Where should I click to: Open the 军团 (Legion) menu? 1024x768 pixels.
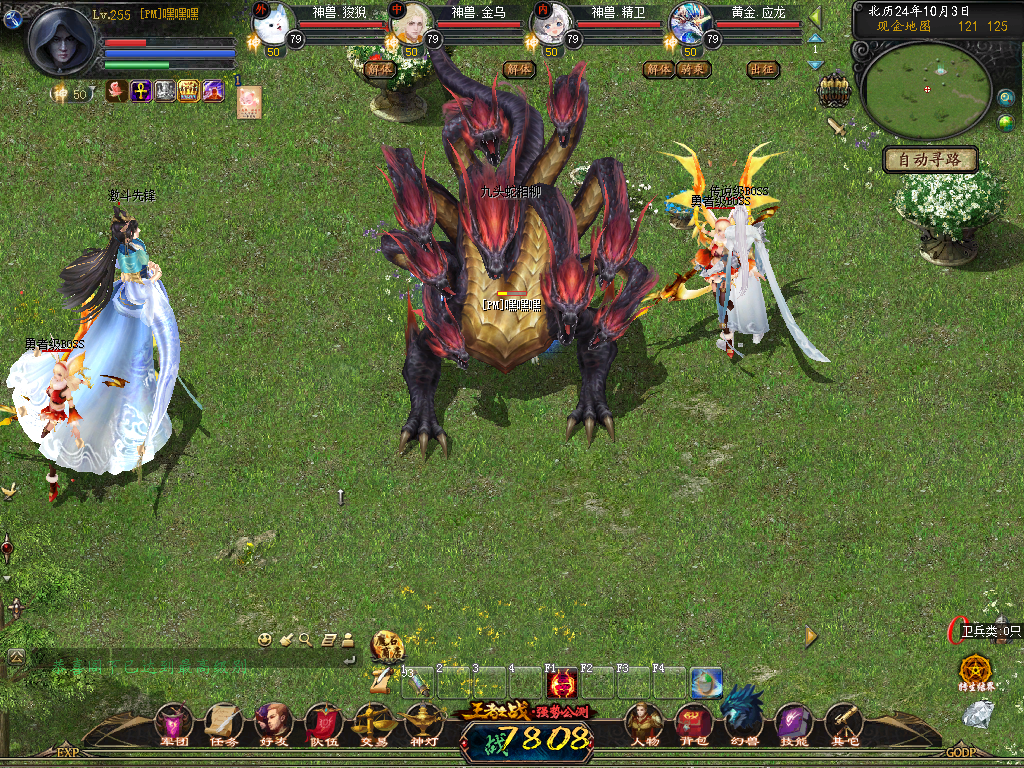[x=174, y=722]
